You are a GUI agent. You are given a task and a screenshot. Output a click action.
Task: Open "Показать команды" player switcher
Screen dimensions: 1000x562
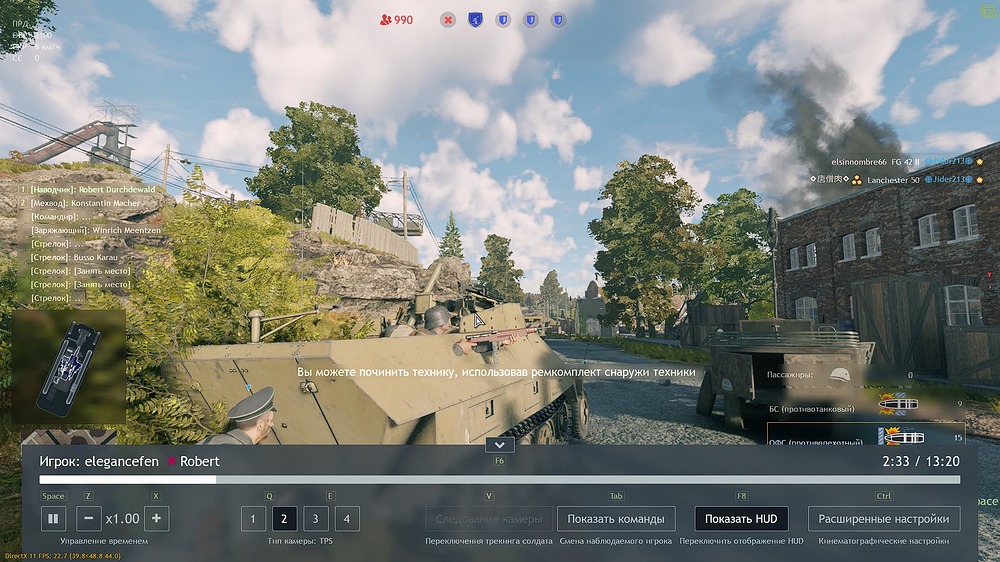pyautogui.click(x=616, y=519)
